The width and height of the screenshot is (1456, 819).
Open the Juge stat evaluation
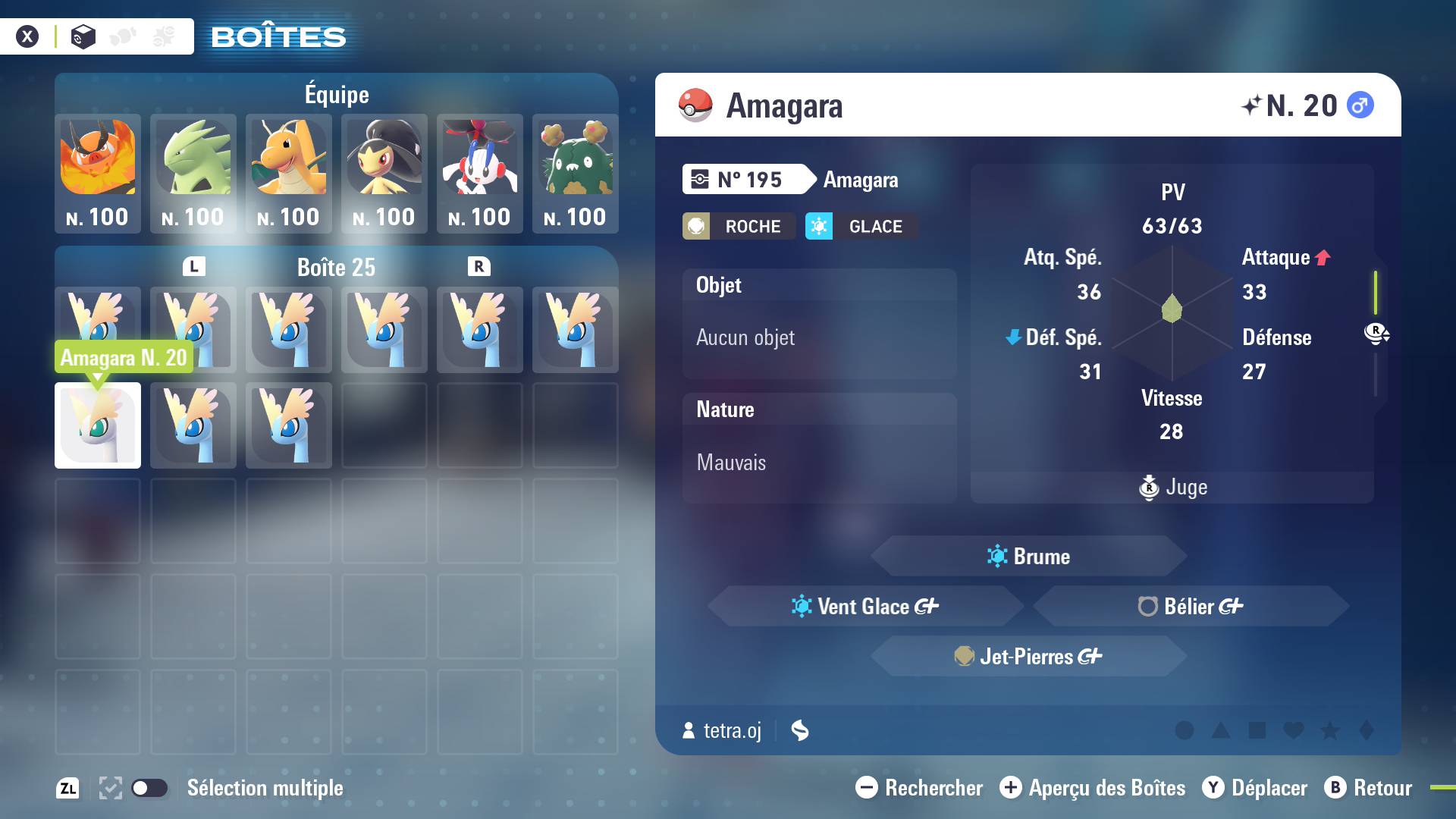click(1172, 488)
